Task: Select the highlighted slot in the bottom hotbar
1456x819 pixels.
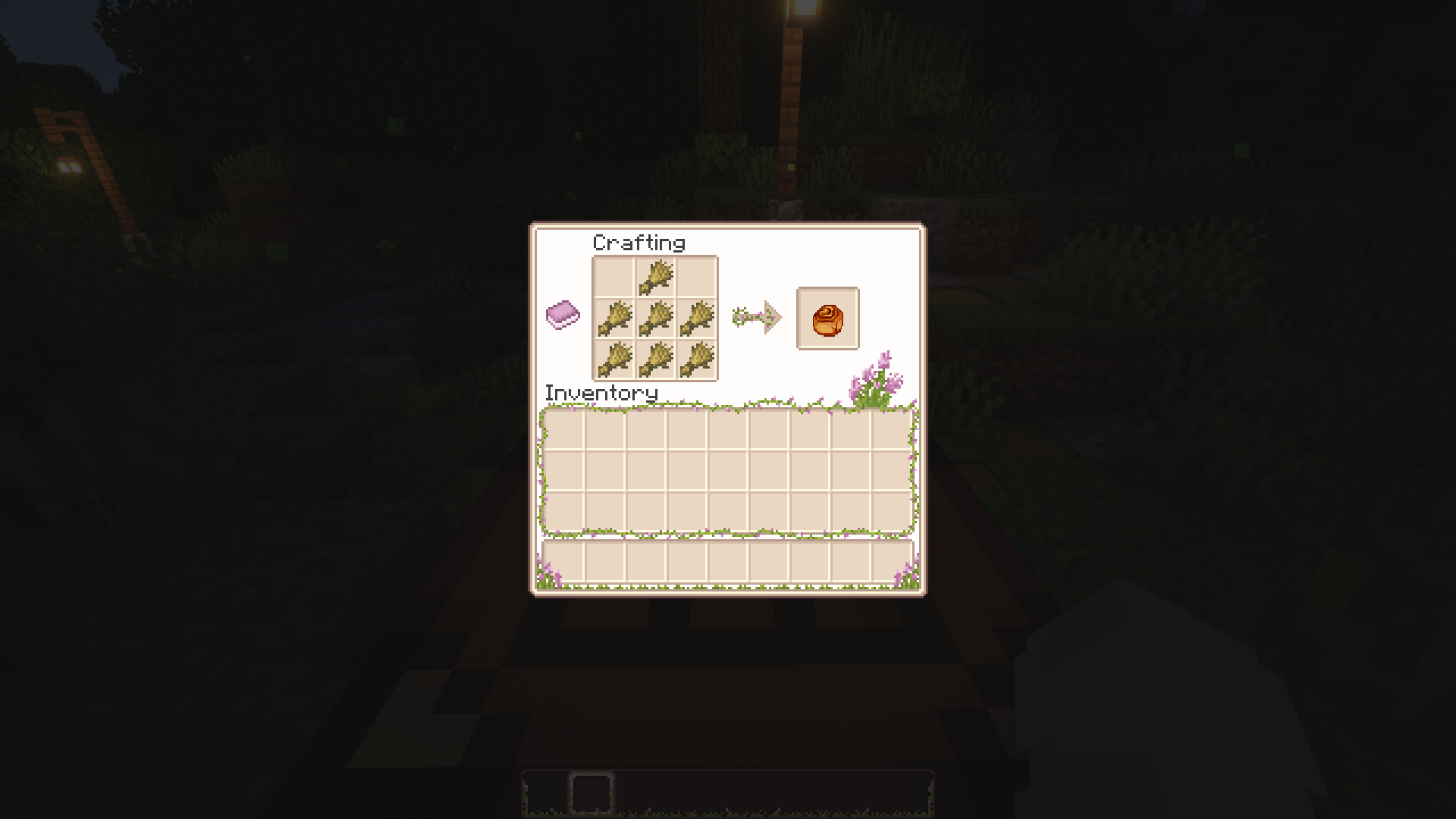Action: pyautogui.click(x=591, y=795)
